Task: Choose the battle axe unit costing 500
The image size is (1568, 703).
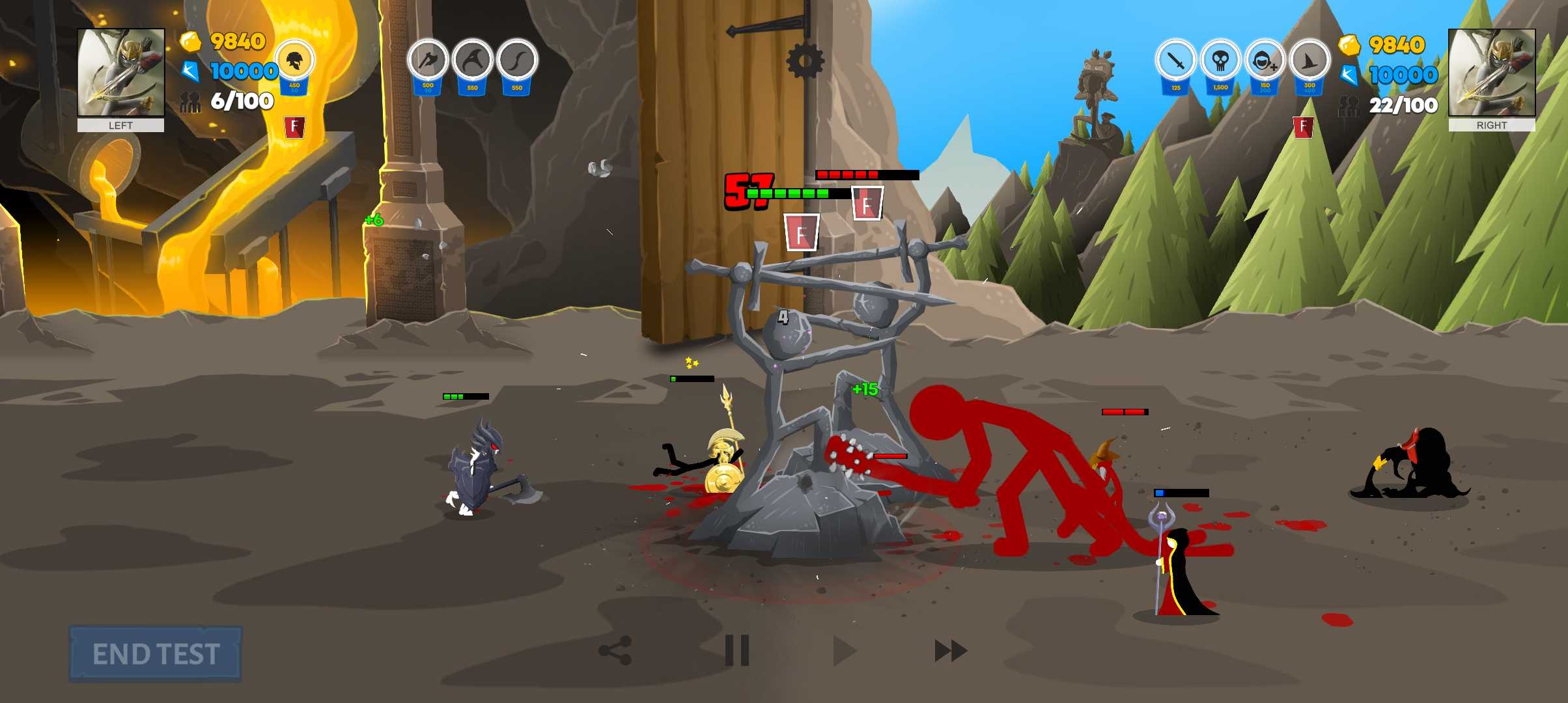Action: tap(428, 61)
